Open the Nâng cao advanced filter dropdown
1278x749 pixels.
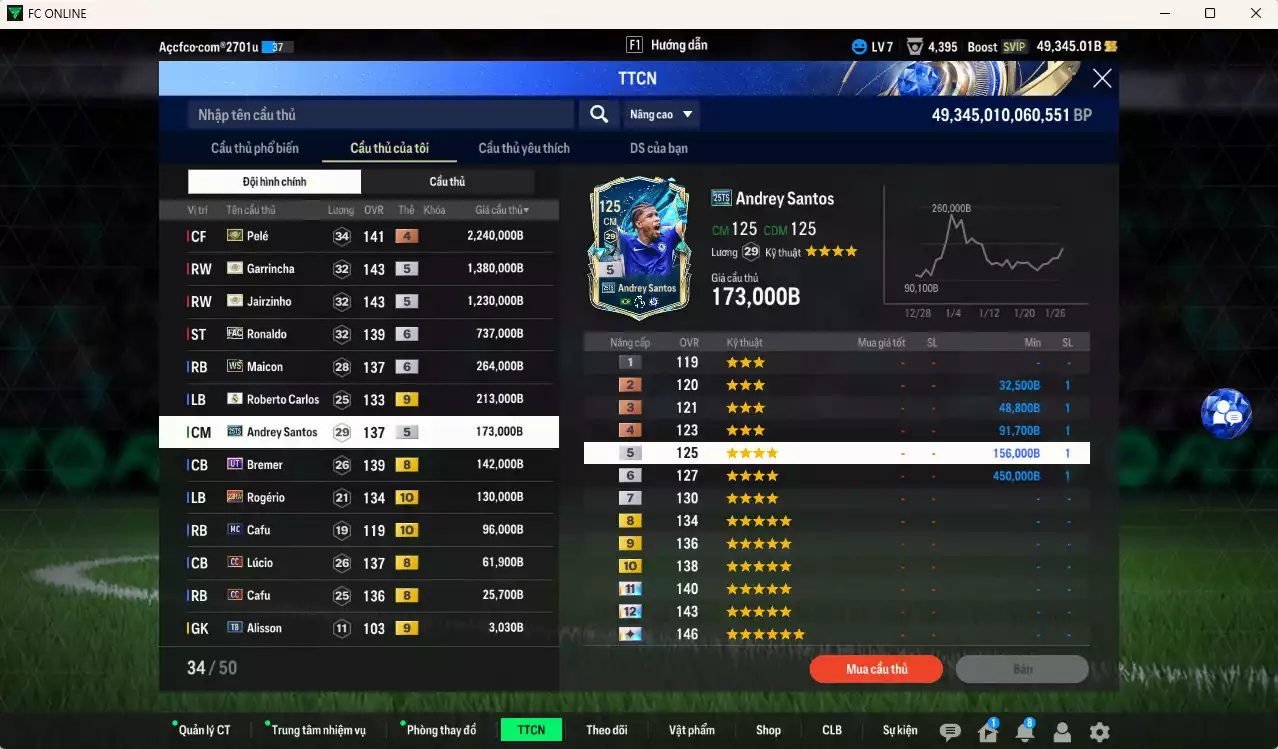[661, 115]
